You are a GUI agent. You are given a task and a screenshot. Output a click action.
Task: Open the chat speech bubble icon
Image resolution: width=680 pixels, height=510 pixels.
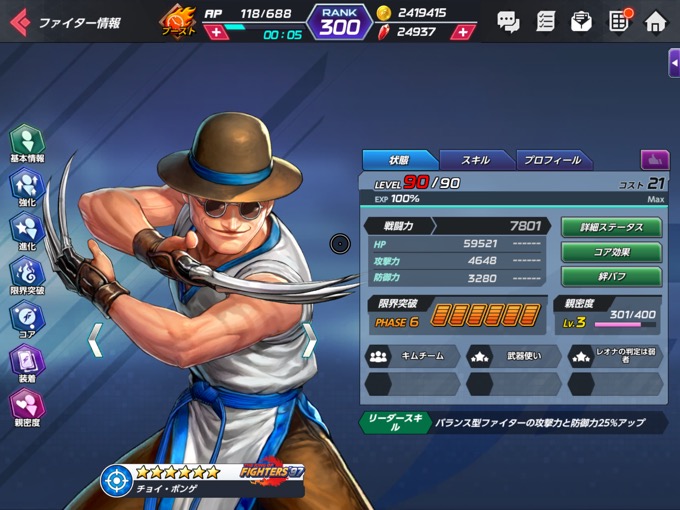coord(508,21)
